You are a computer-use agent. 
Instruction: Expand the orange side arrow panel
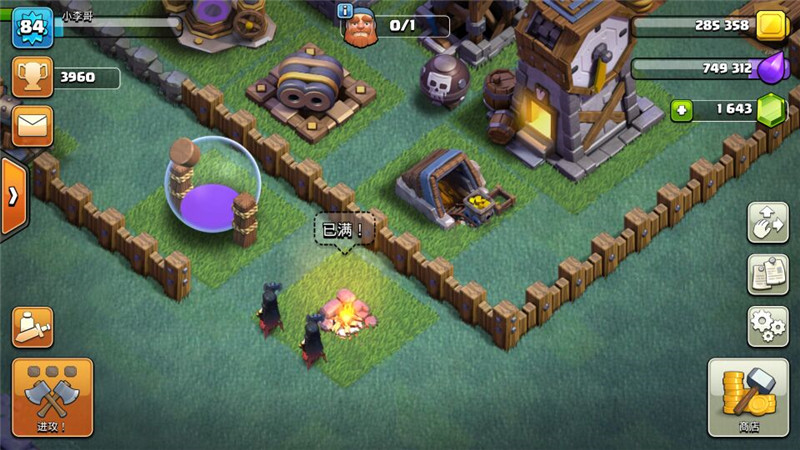[x=13, y=196]
